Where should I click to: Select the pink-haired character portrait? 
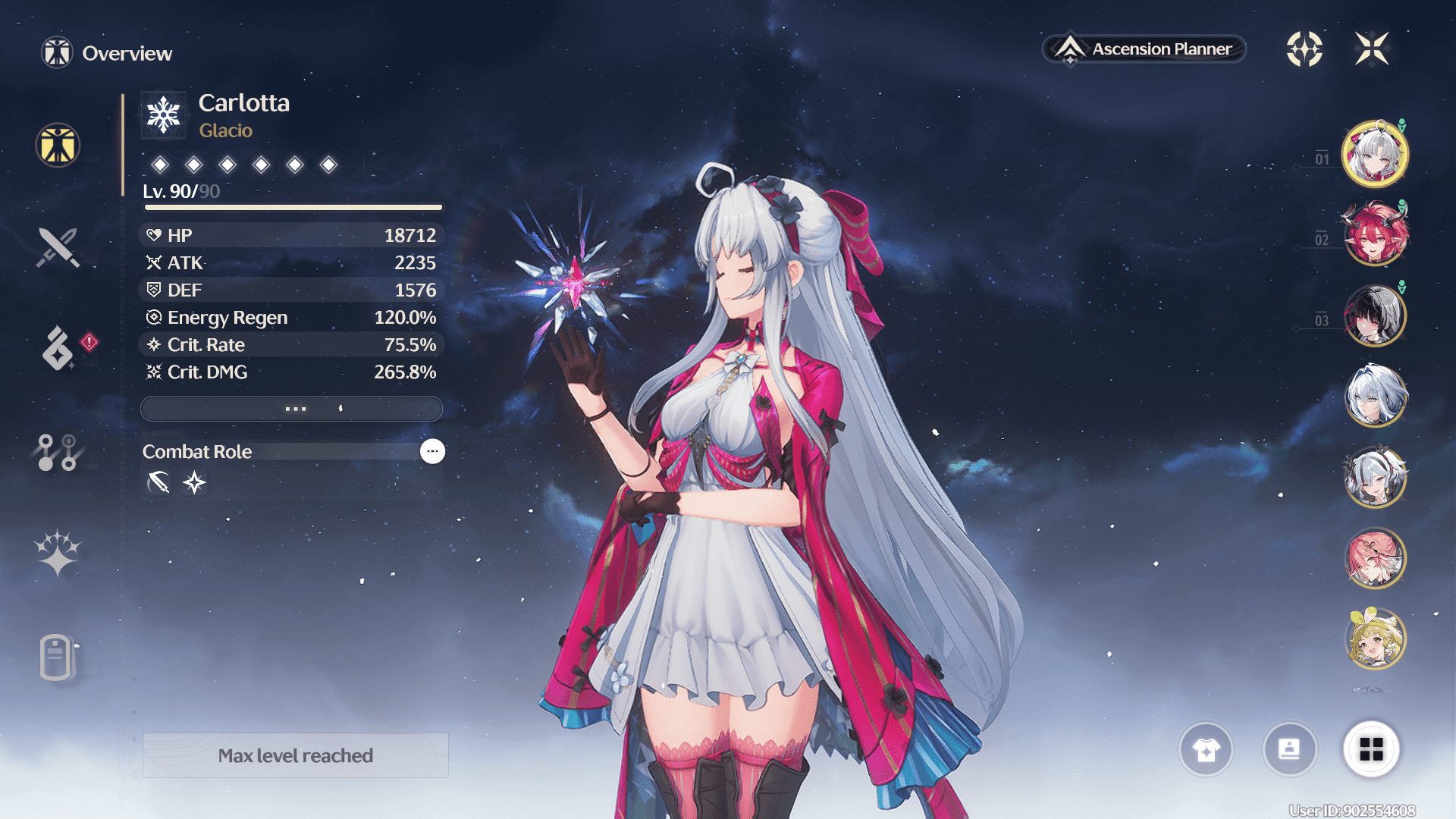[x=1375, y=558]
